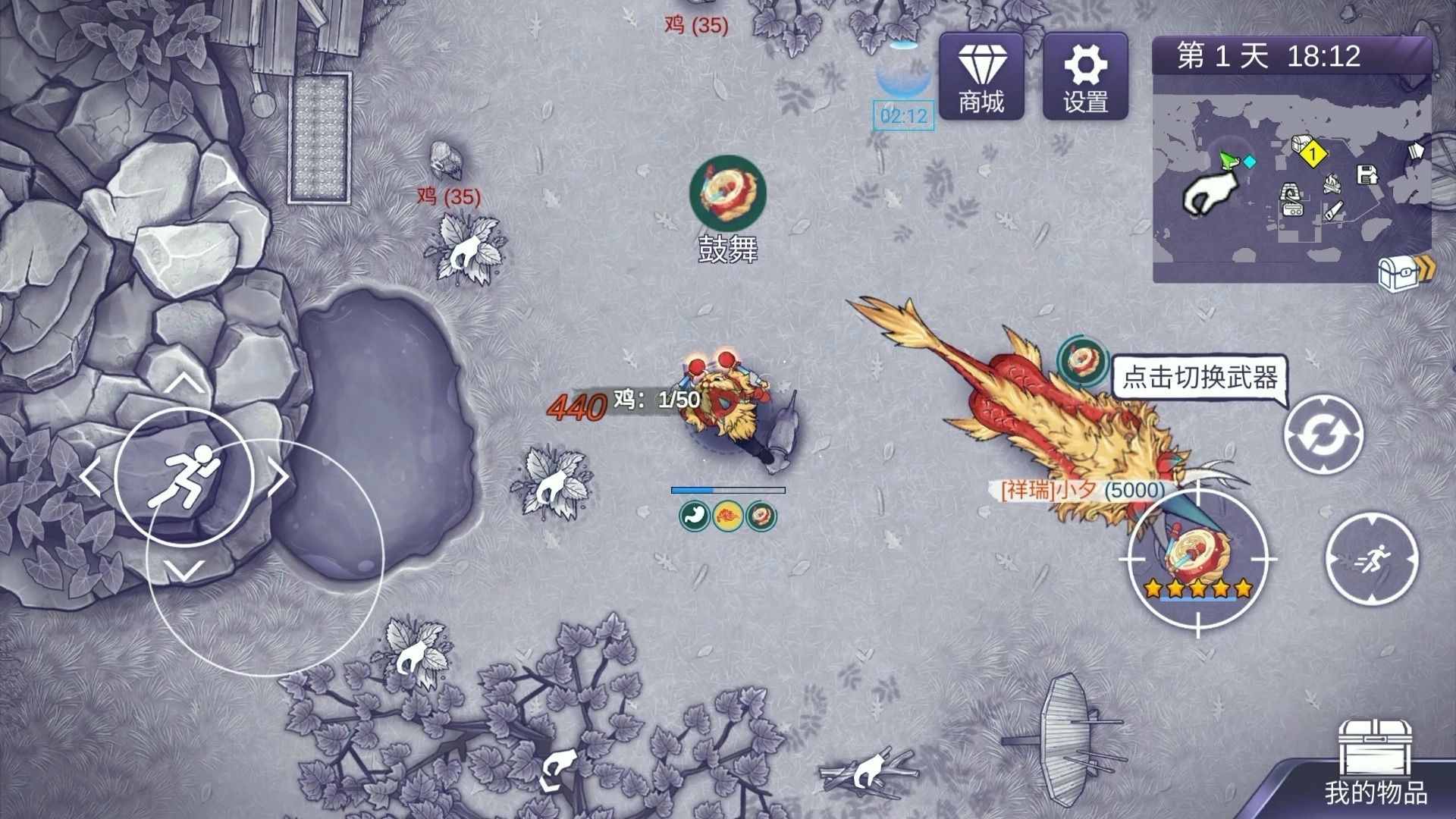
Task: Activate the sprint dash button
Action: tap(1371, 559)
